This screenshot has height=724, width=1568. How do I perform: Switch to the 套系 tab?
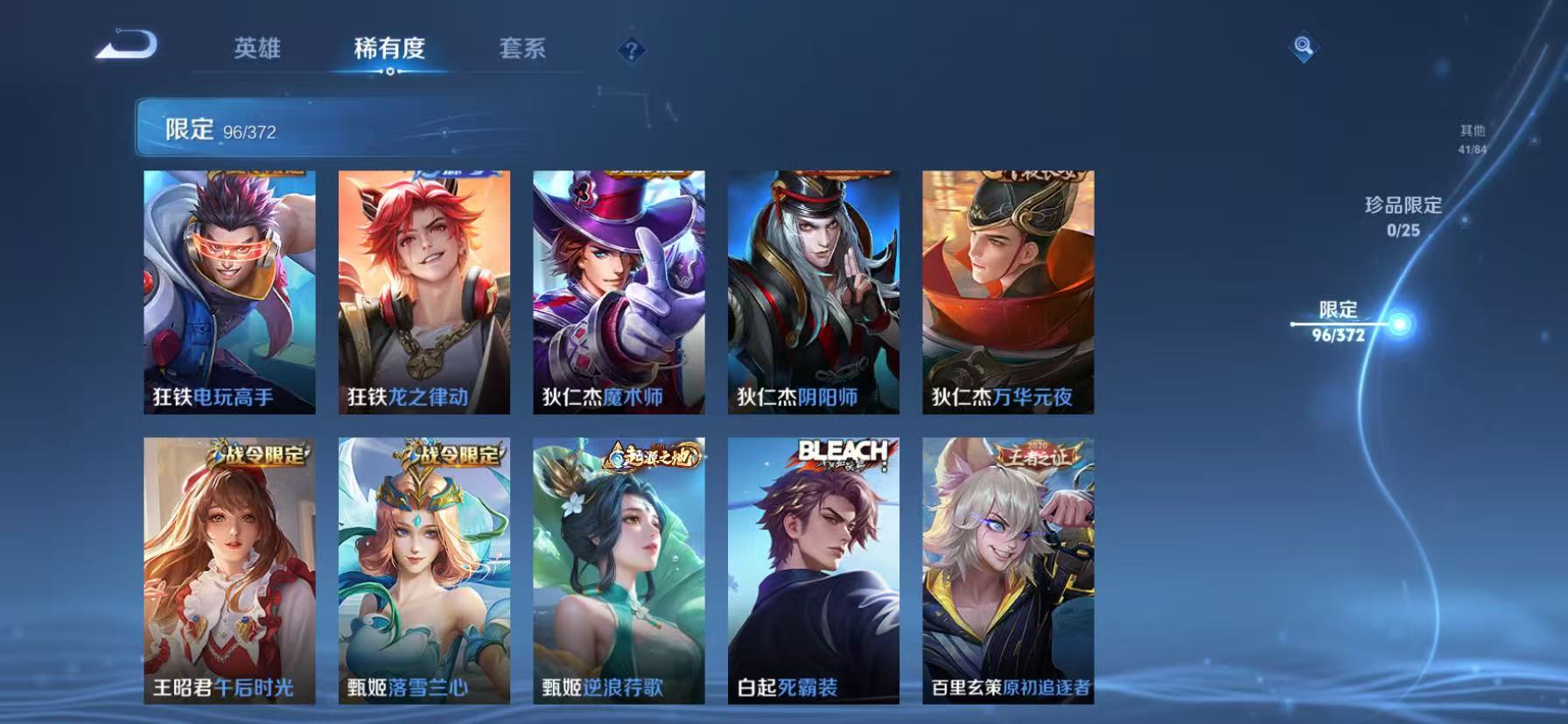pyautogui.click(x=522, y=50)
